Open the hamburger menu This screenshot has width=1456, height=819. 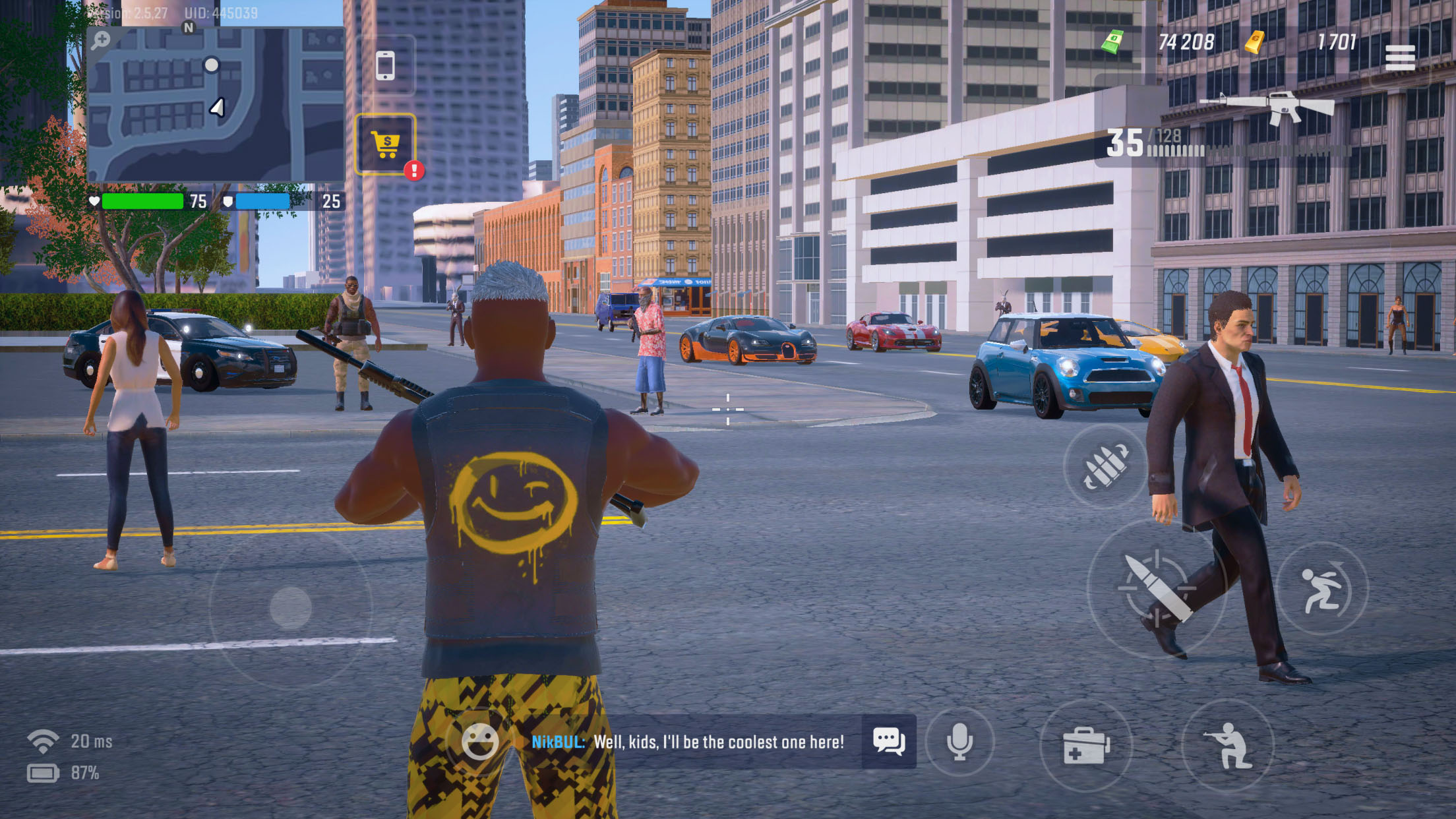(x=1399, y=57)
